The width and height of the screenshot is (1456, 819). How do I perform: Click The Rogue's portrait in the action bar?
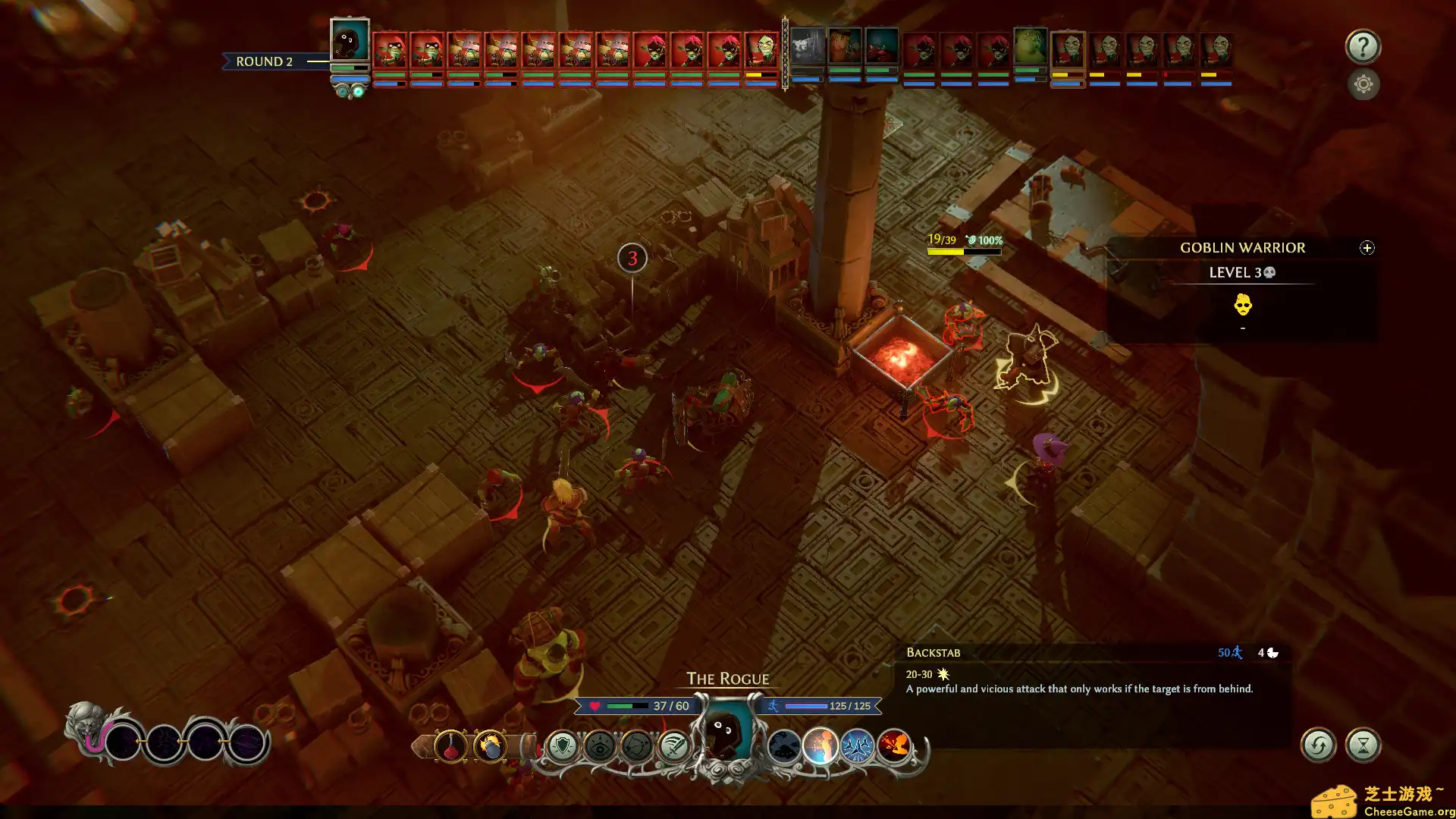click(726, 733)
